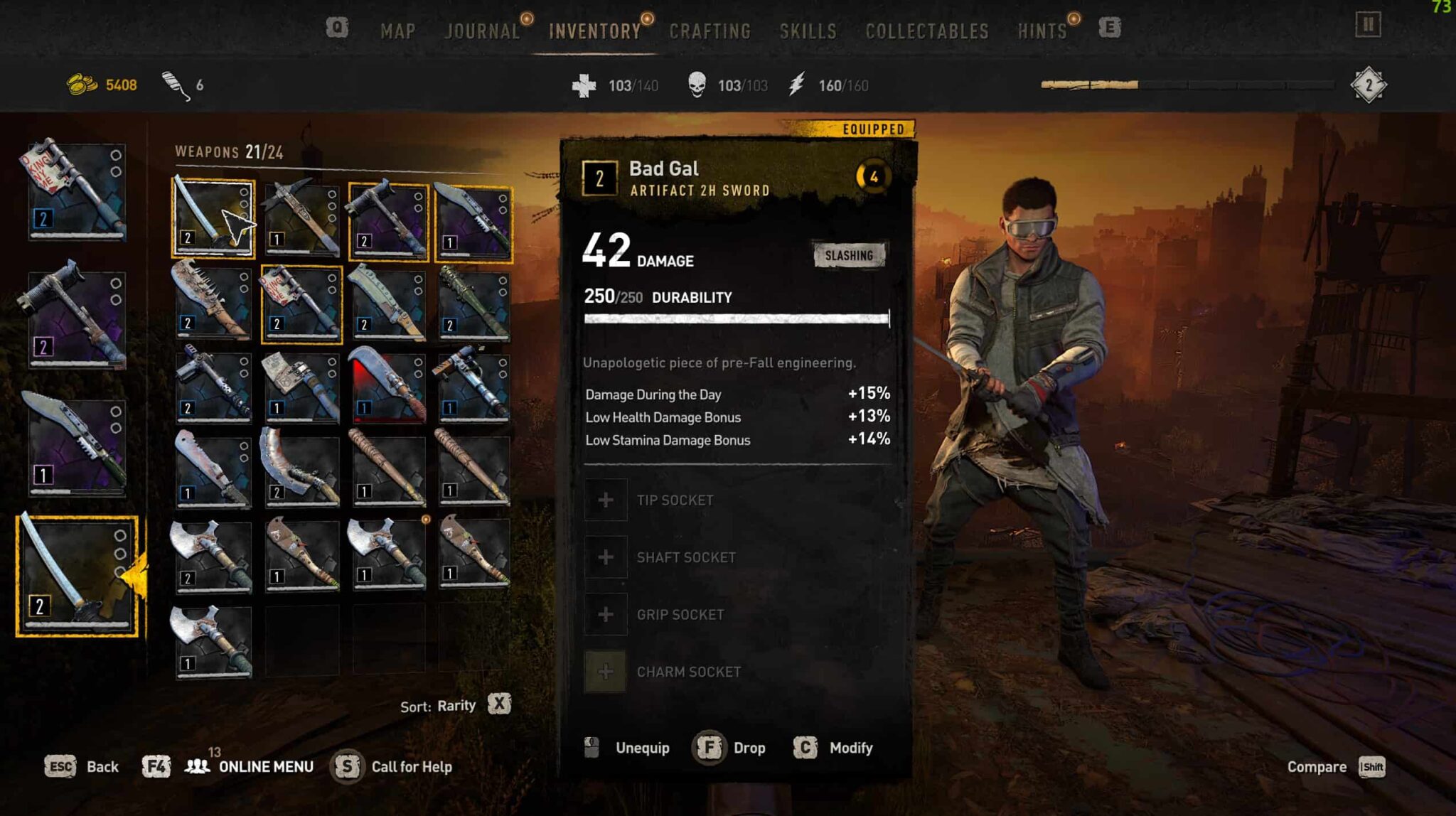Switch to the Crafting tab

(x=710, y=31)
